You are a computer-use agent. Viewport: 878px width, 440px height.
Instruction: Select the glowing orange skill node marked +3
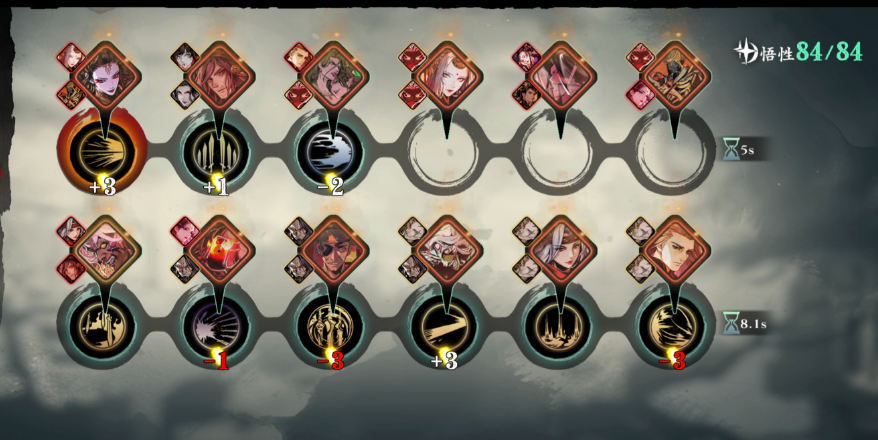(x=102, y=153)
